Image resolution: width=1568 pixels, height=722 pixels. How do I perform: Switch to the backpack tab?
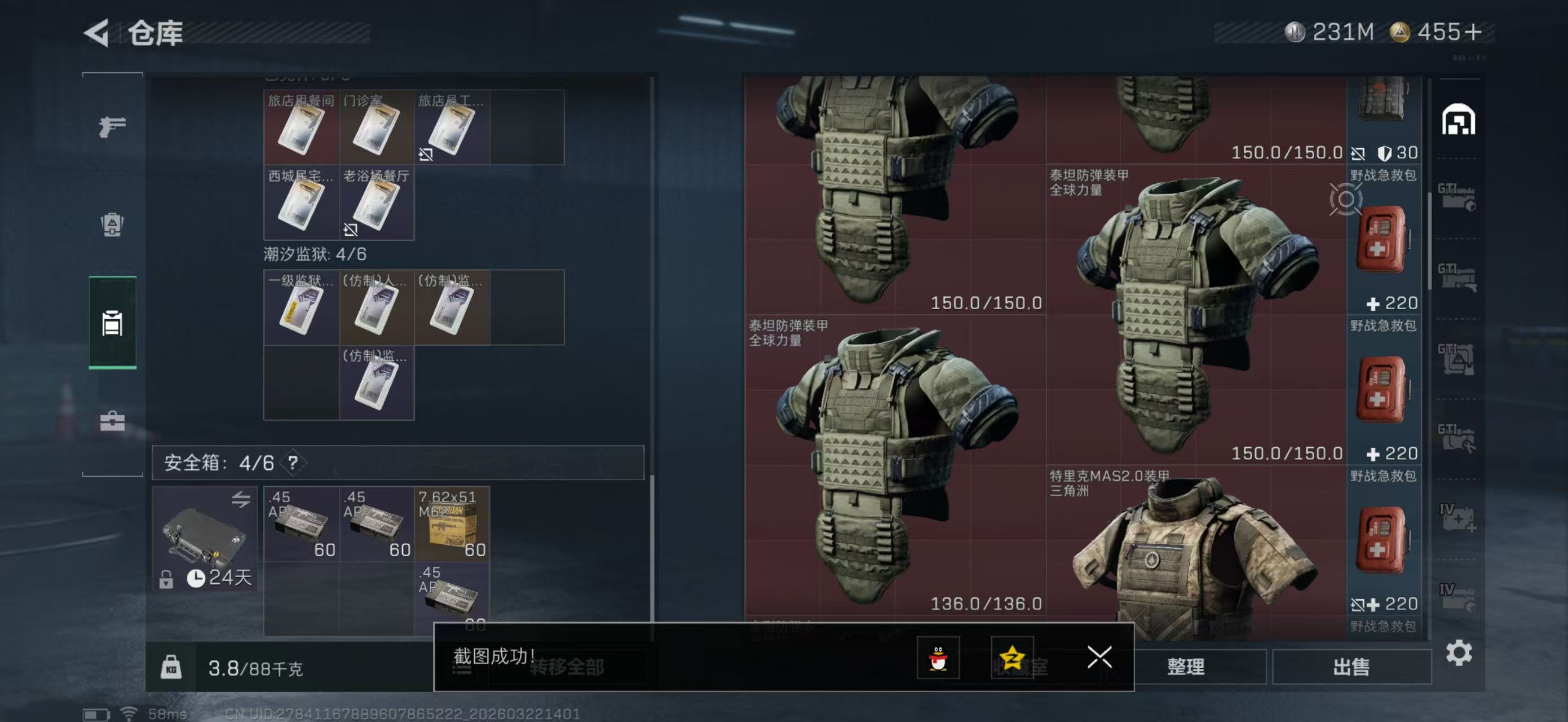pyautogui.click(x=113, y=224)
